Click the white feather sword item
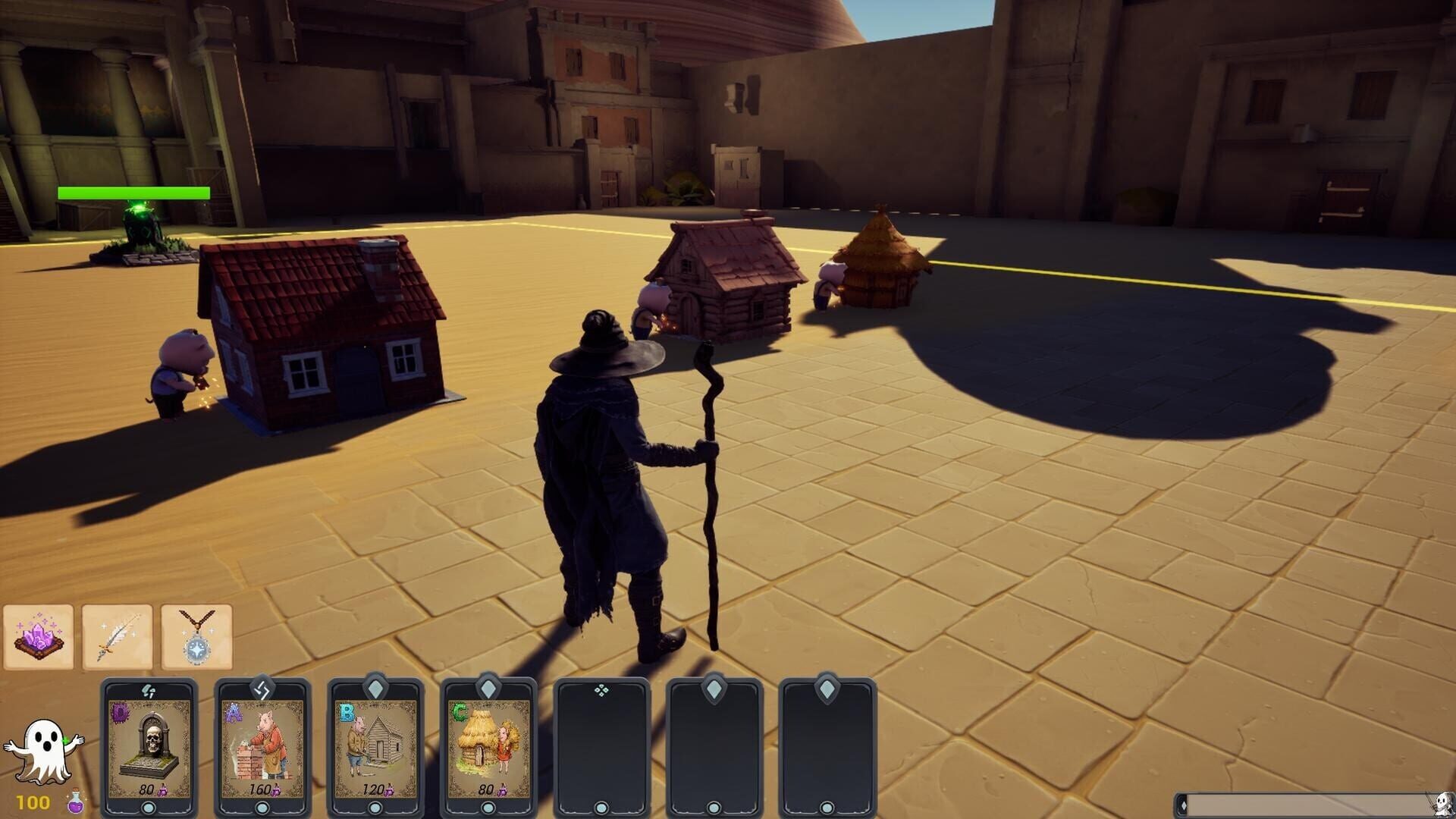The height and width of the screenshot is (819, 1456). pos(119,638)
